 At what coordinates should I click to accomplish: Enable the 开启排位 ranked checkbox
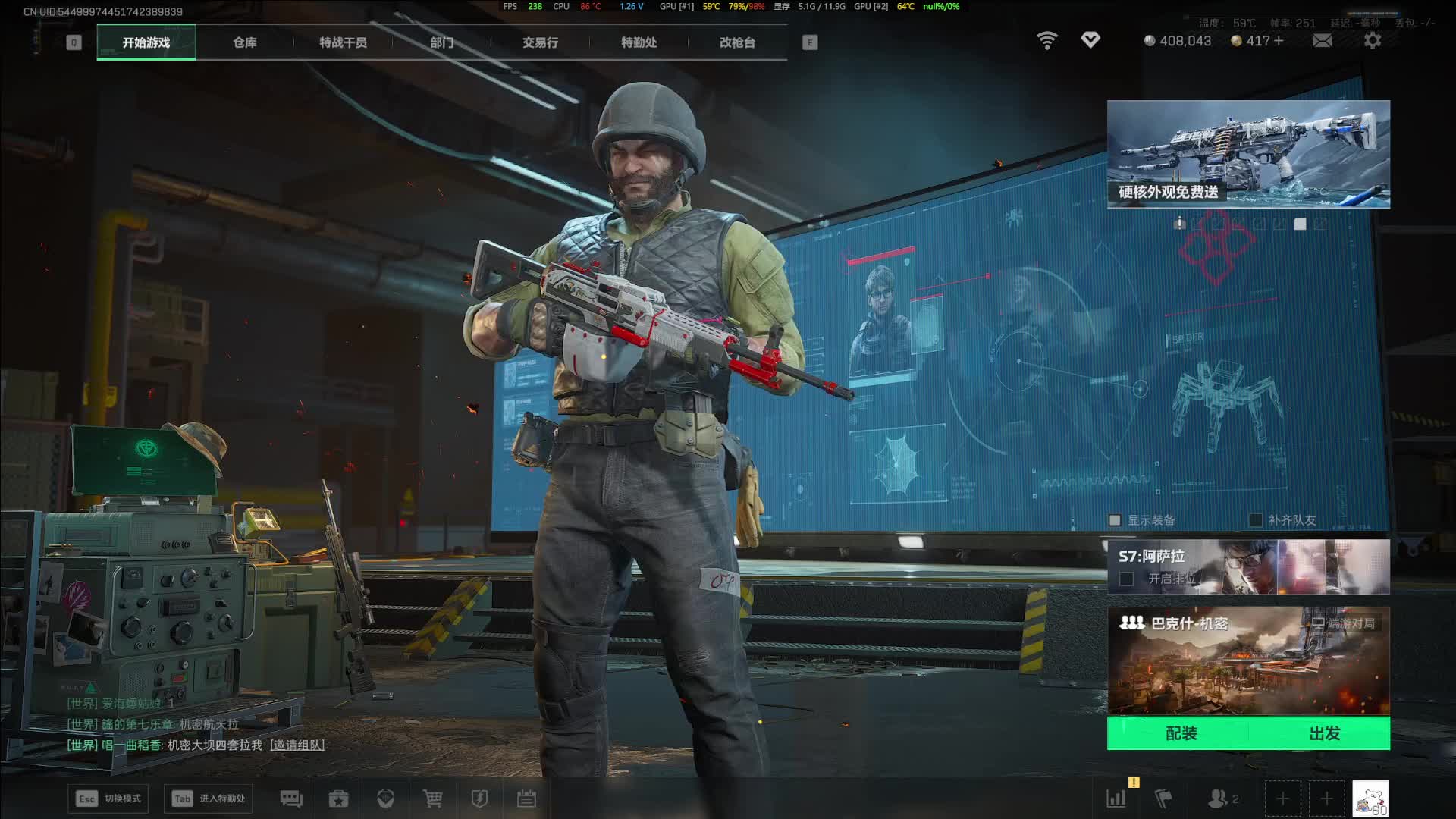tap(1127, 579)
